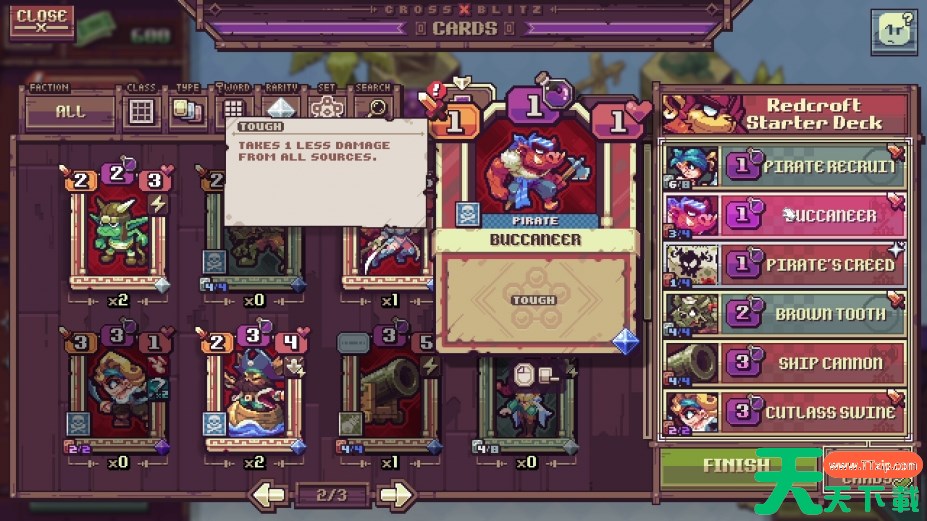Open the Class filter grid
Image resolution: width=927 pixels, height=521 pixels.
(142, 110)
